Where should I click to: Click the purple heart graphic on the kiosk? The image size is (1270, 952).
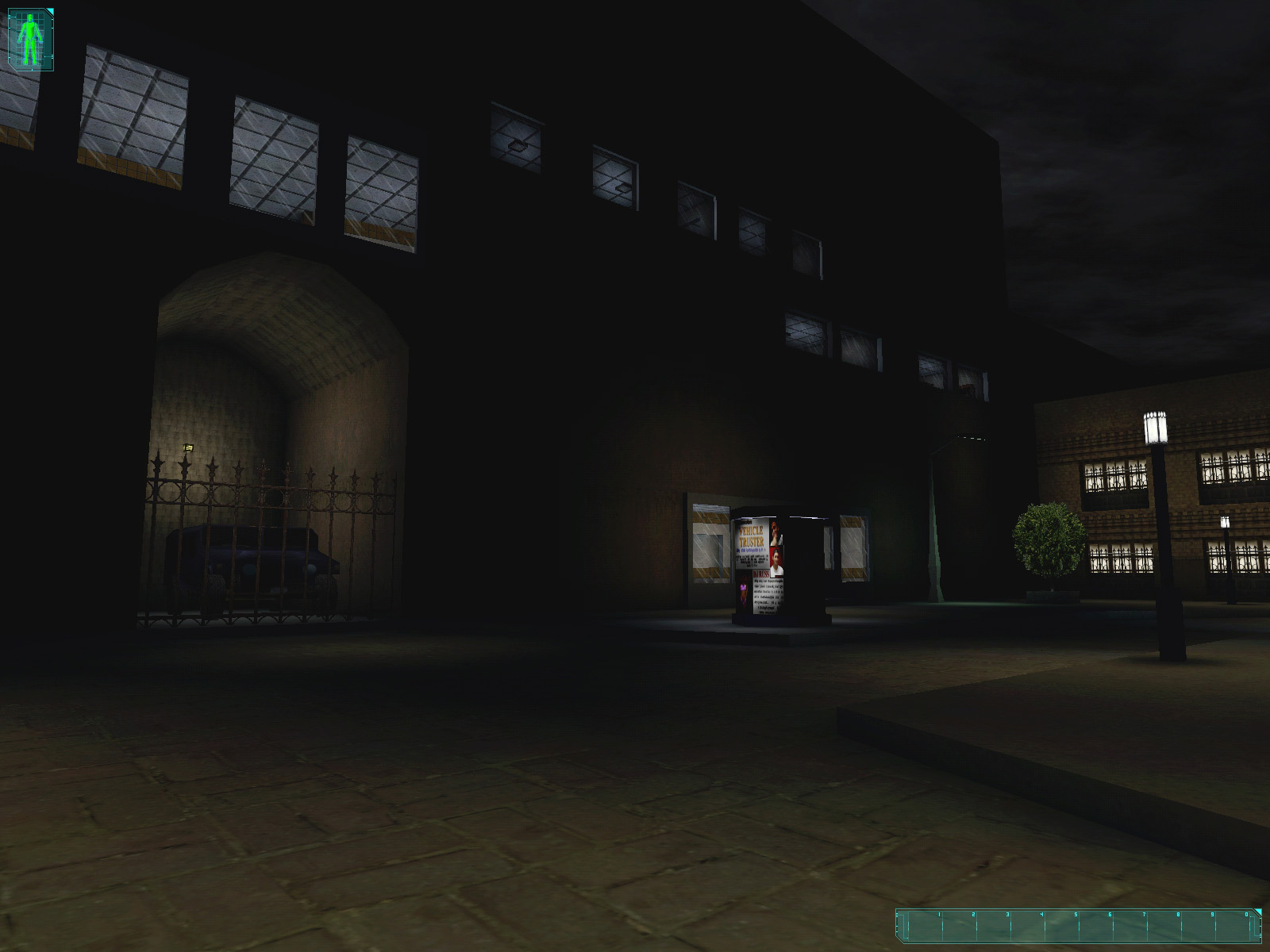[x=742, y=589]
